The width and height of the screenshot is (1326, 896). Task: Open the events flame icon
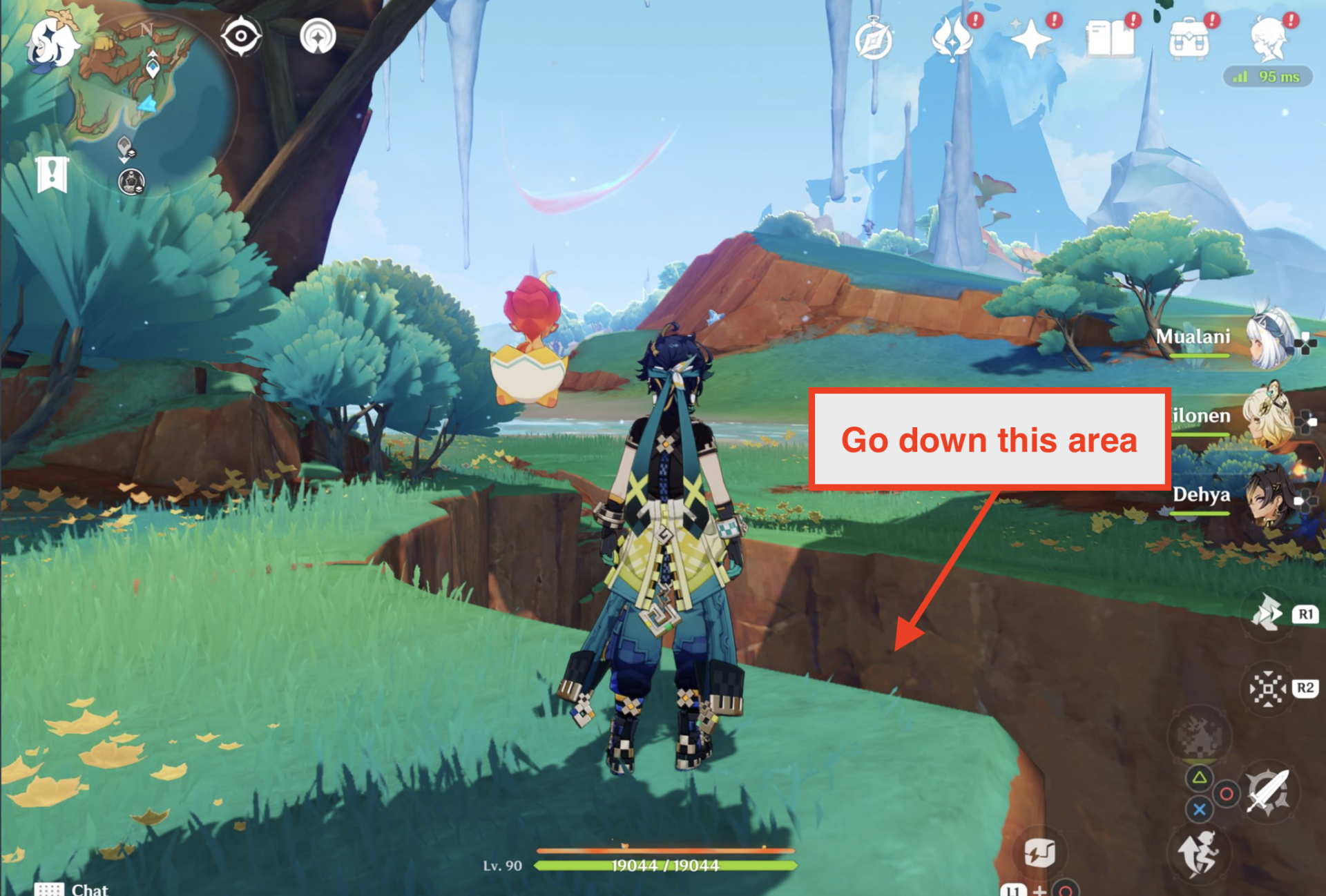pos(952,40)
